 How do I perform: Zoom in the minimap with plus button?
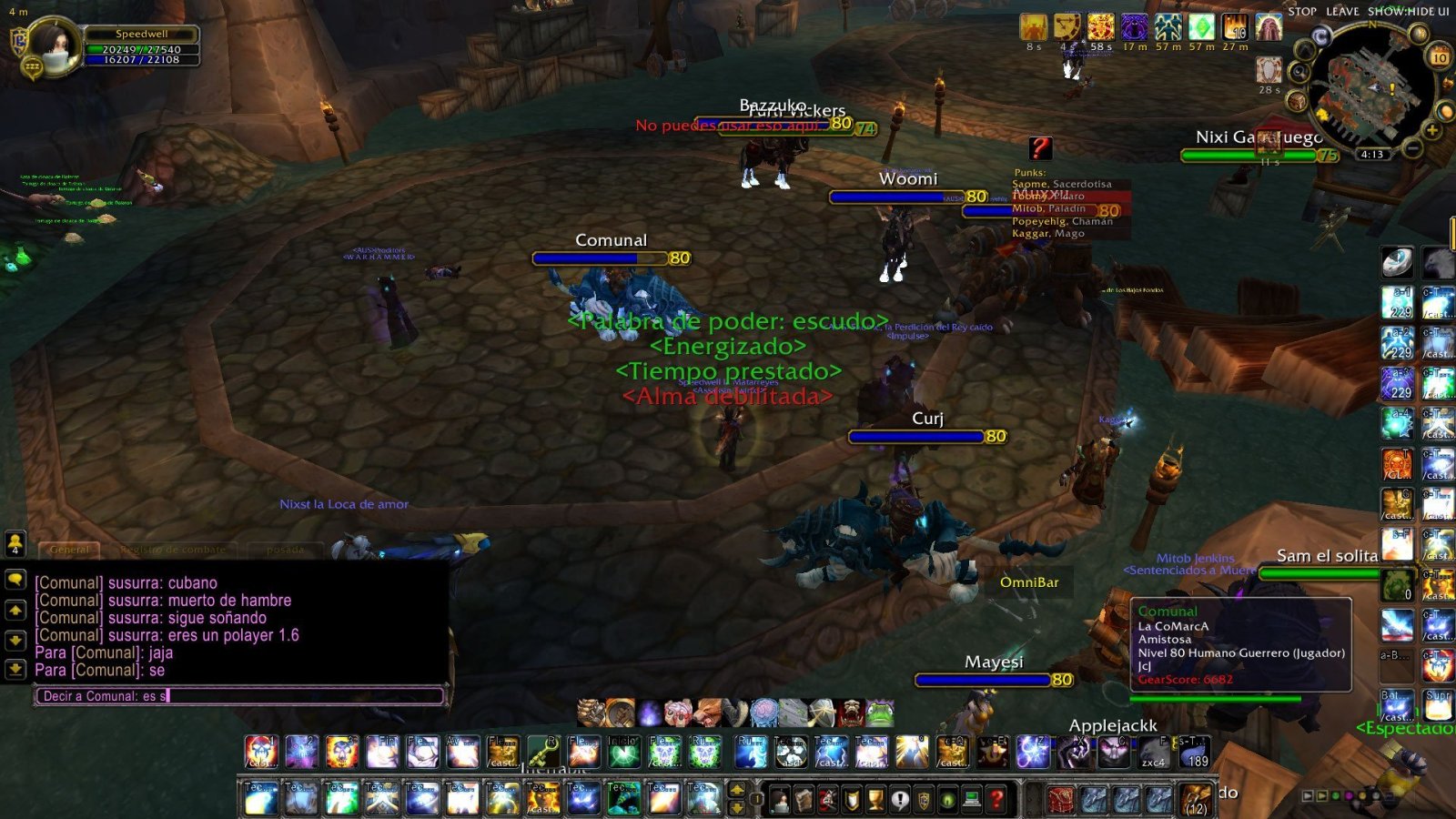pyautogui.click(x=1432, y=131)
